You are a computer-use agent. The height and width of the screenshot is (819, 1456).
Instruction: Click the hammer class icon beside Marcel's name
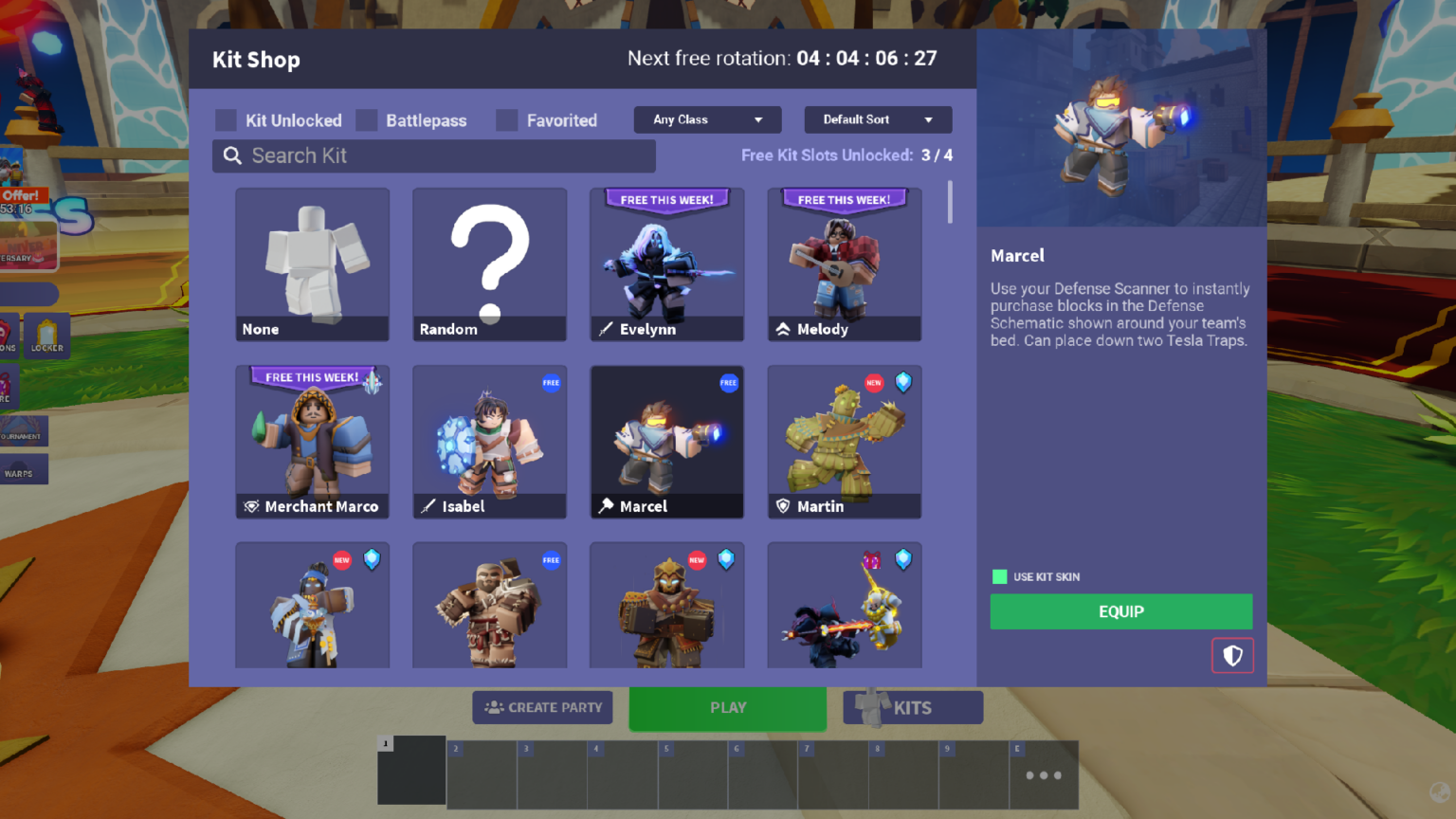tap(607, 506)
